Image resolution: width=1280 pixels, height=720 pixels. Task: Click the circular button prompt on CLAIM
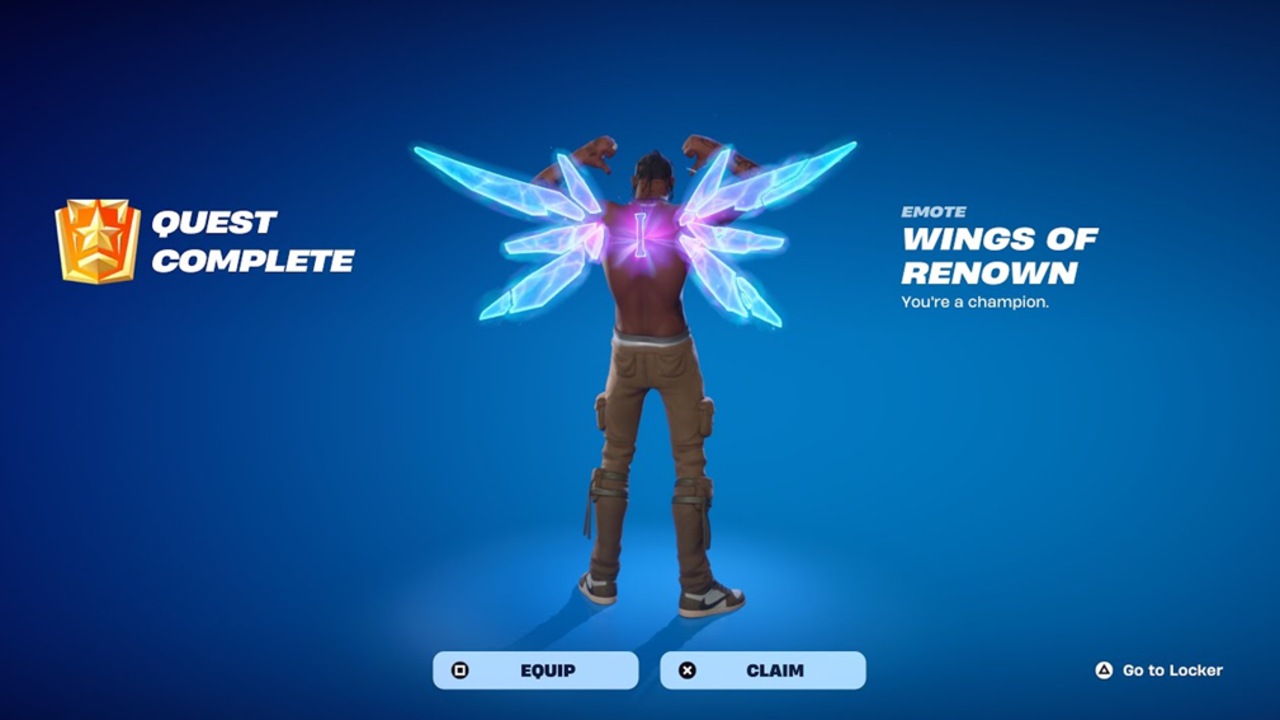pyautogui.click(x=686, y=670)
